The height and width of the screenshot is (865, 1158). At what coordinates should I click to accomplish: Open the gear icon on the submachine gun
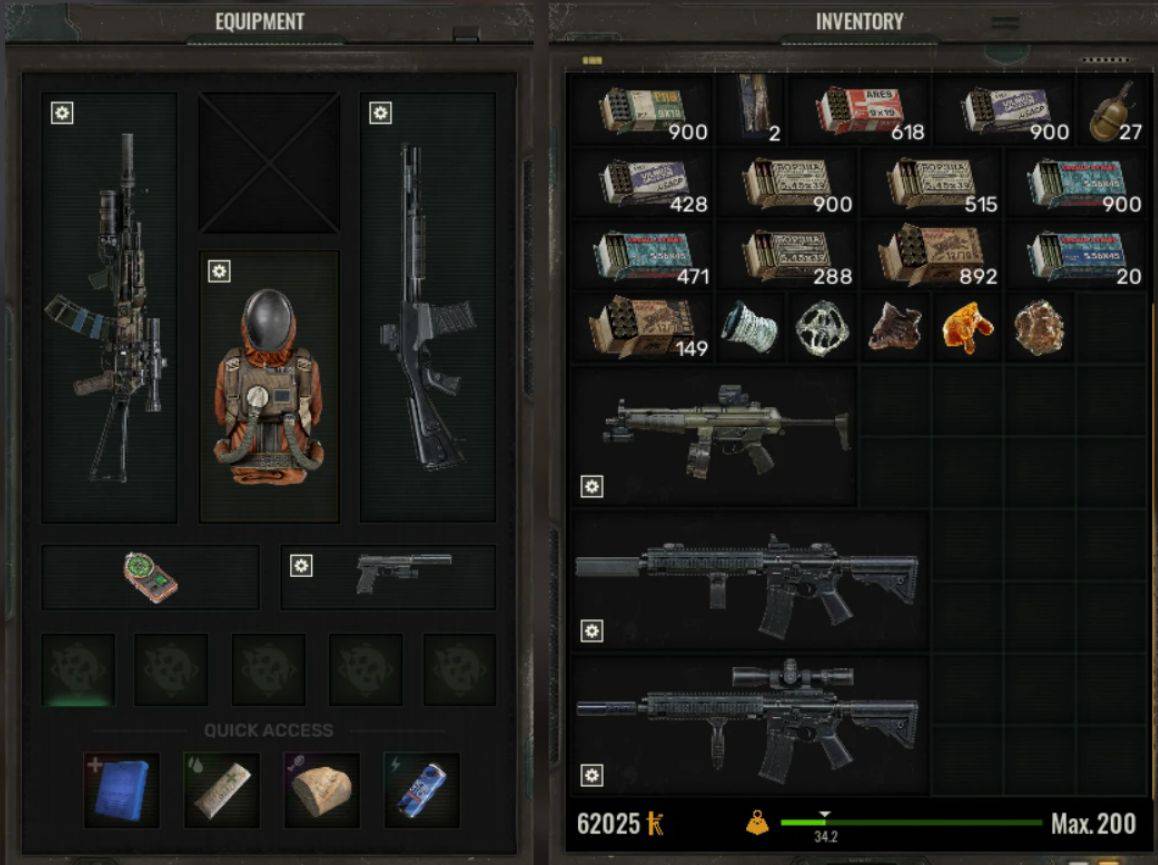(592, 487)
